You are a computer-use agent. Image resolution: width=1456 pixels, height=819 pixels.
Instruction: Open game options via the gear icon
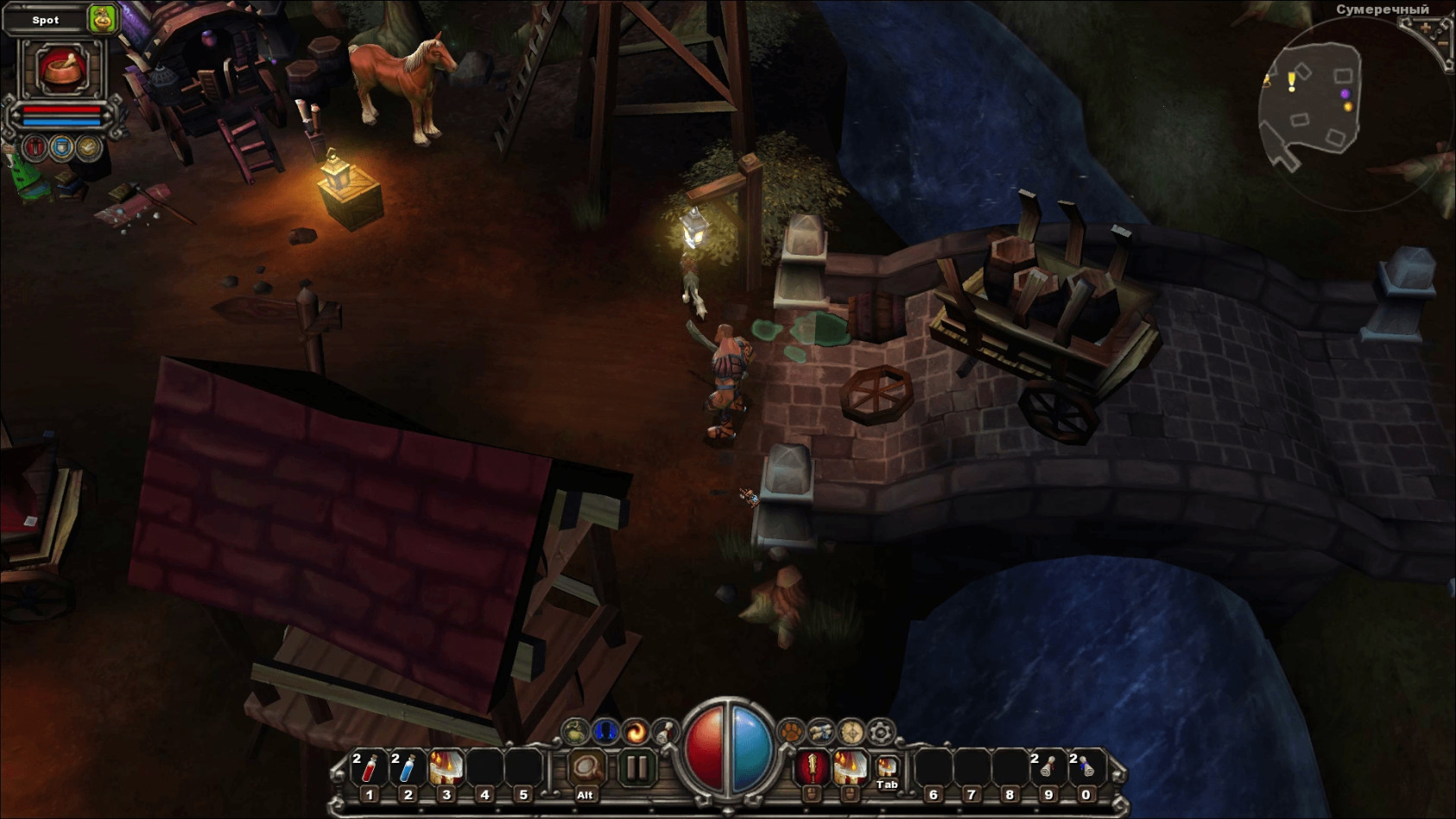881,733
